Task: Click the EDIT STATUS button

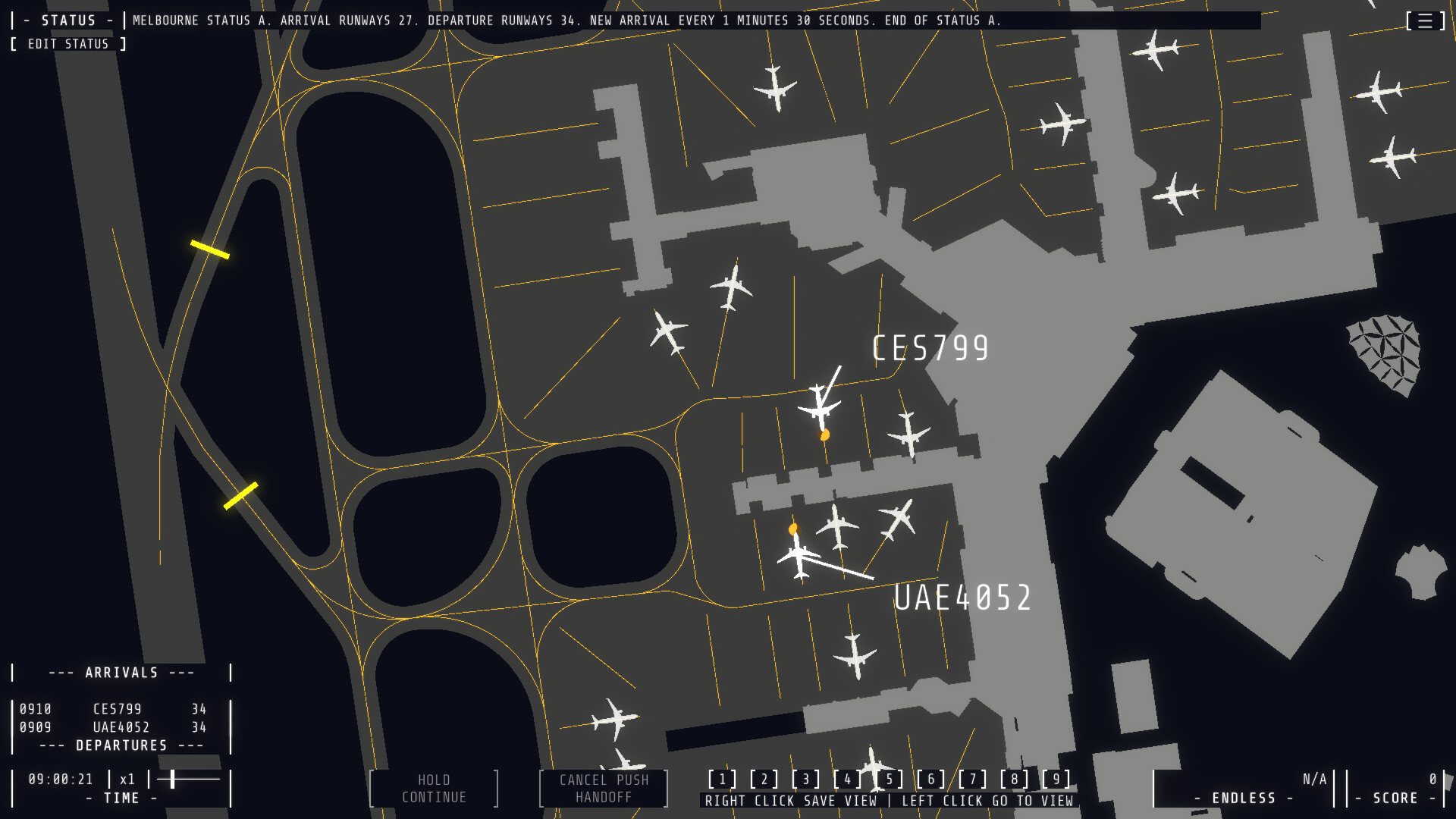Action: tap(68, 43)
